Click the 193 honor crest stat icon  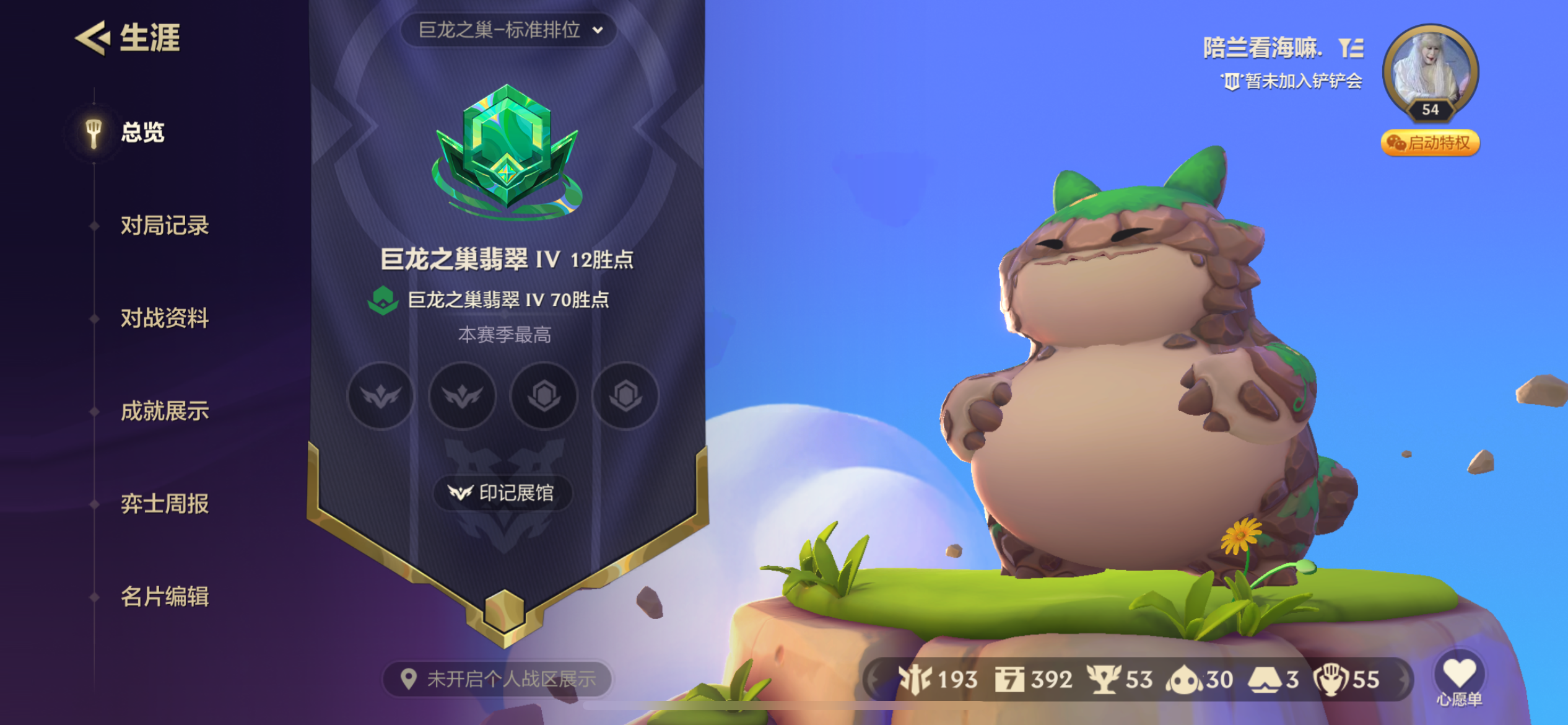click(916, 679)
